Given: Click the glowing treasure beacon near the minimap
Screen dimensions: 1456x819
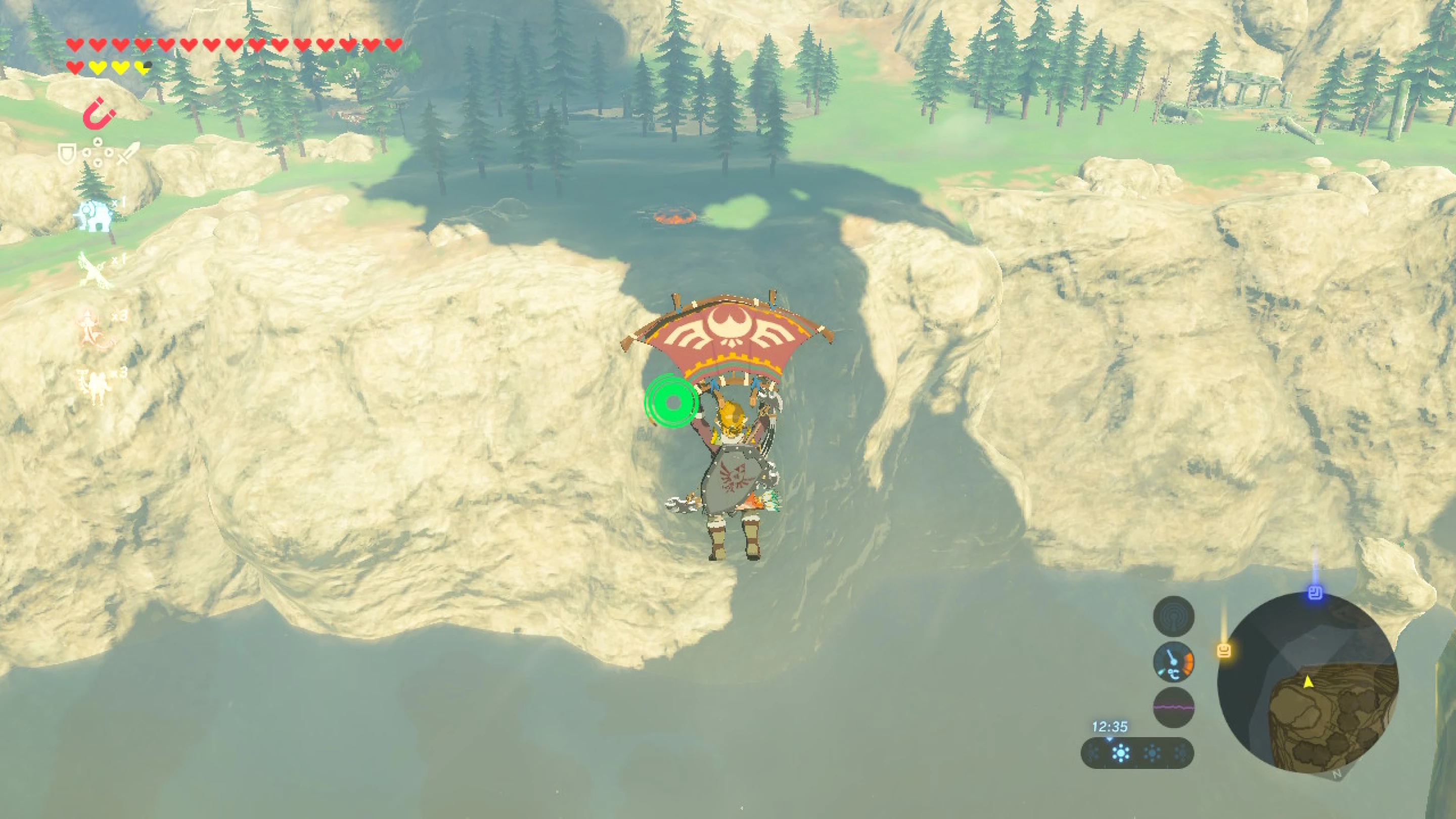Looking at the screenshot, I should (1224, 652).
